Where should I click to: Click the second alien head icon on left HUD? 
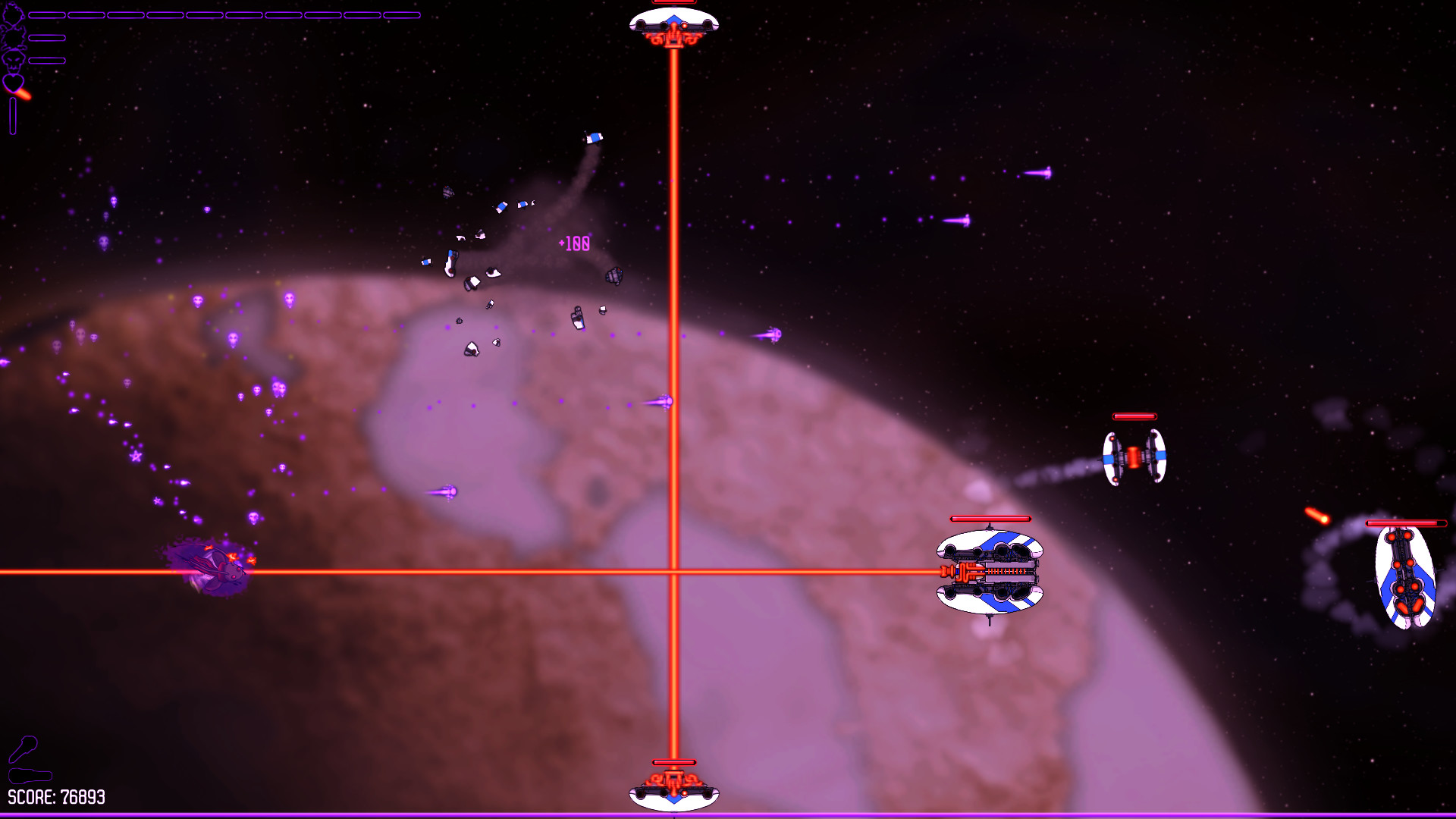tap(13, 38)
